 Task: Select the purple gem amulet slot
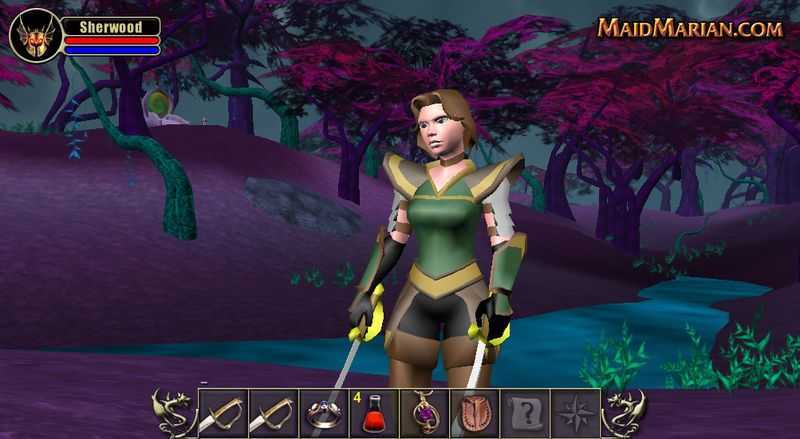(x=425, y=413)
